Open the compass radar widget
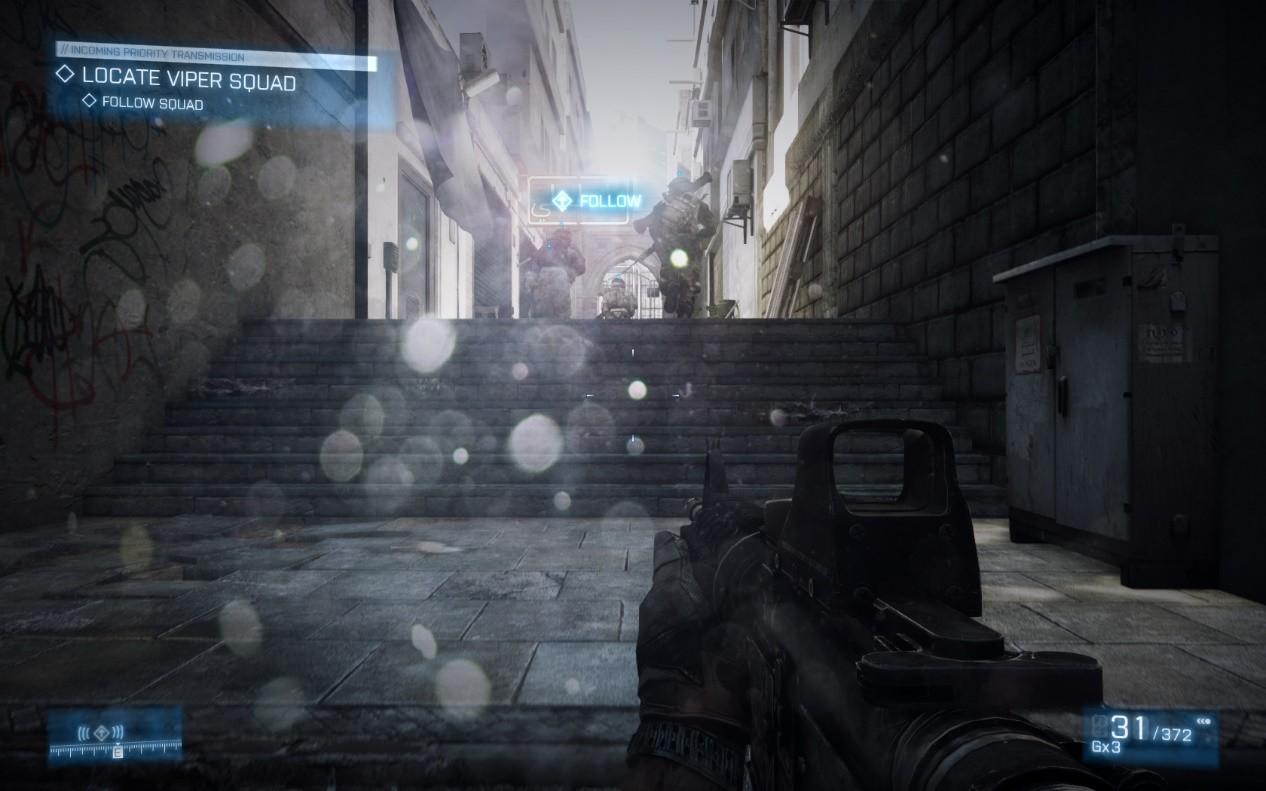This screenshot has height=791, width=1266. [115, 736]
